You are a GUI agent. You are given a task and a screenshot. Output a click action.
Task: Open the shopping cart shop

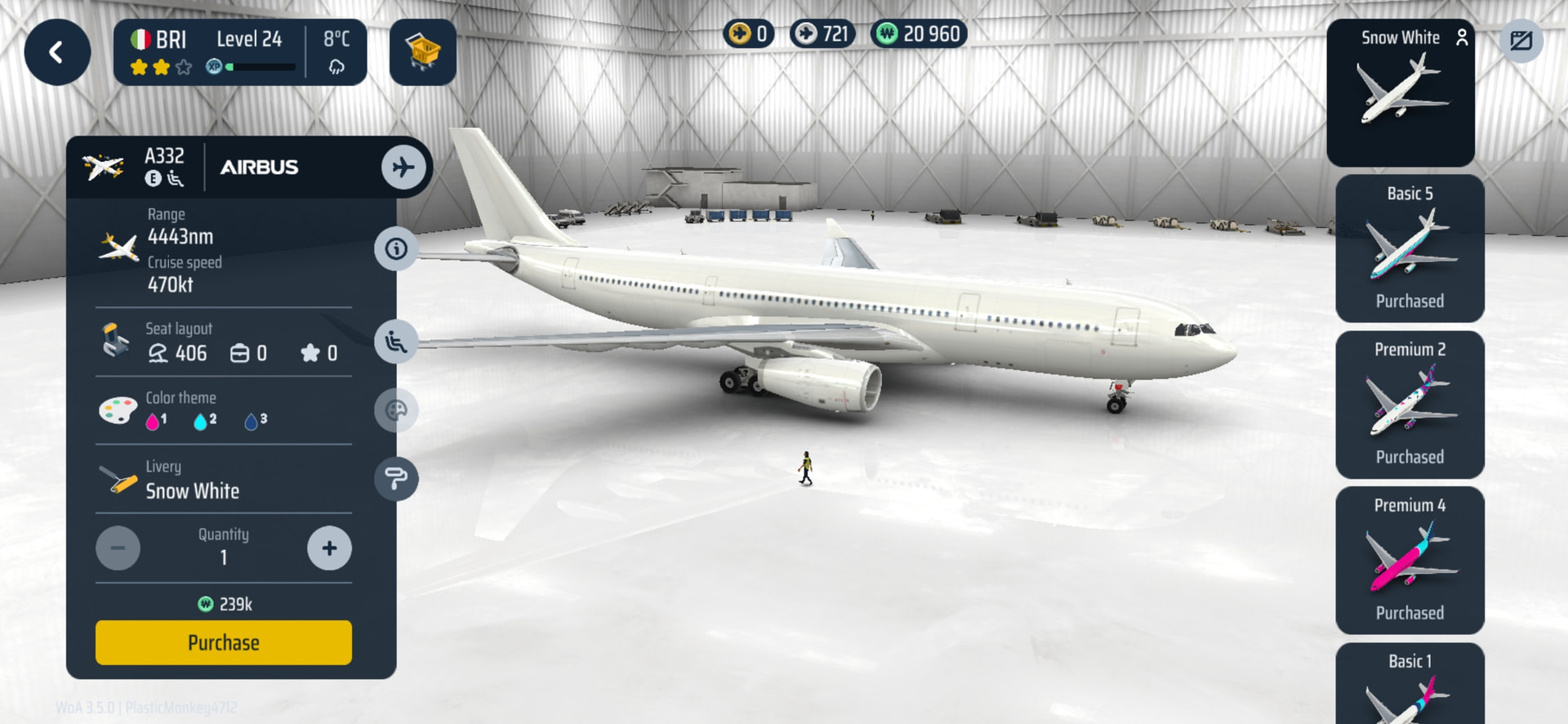pyautogui.click(x=422, y=53)
